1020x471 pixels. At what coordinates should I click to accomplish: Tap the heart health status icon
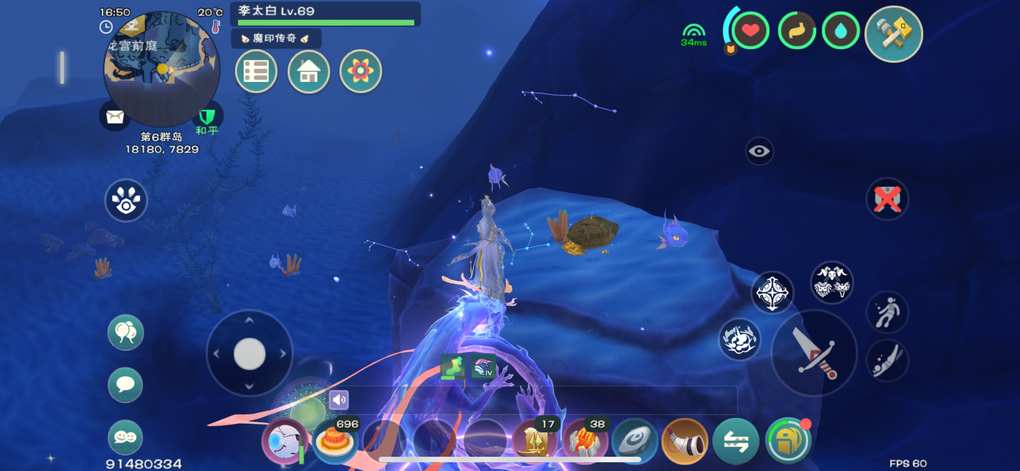[751, 31]
